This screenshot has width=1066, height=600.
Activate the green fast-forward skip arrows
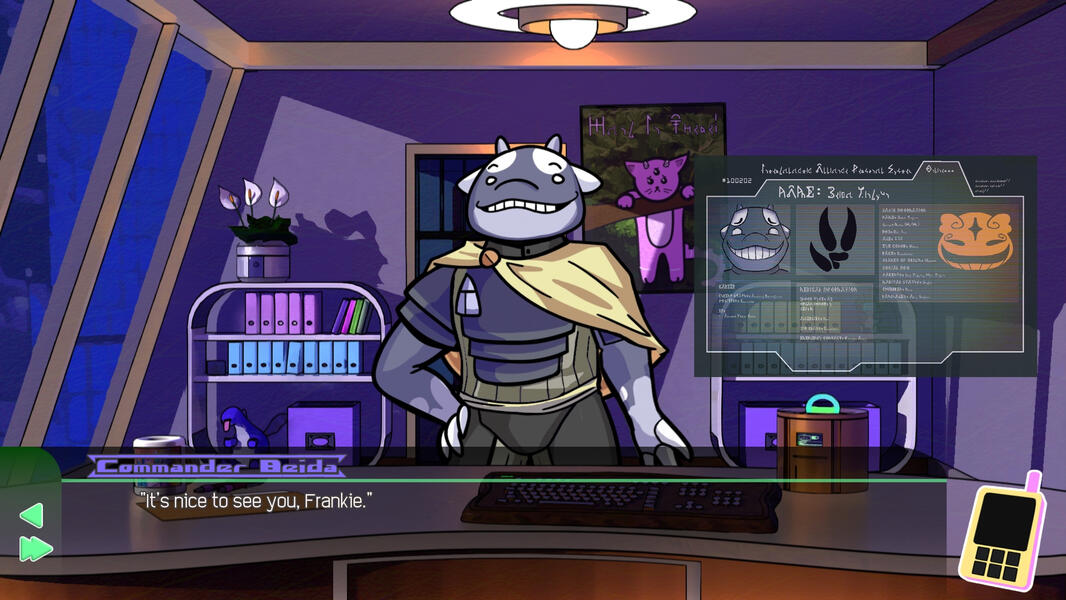point(35,548)
